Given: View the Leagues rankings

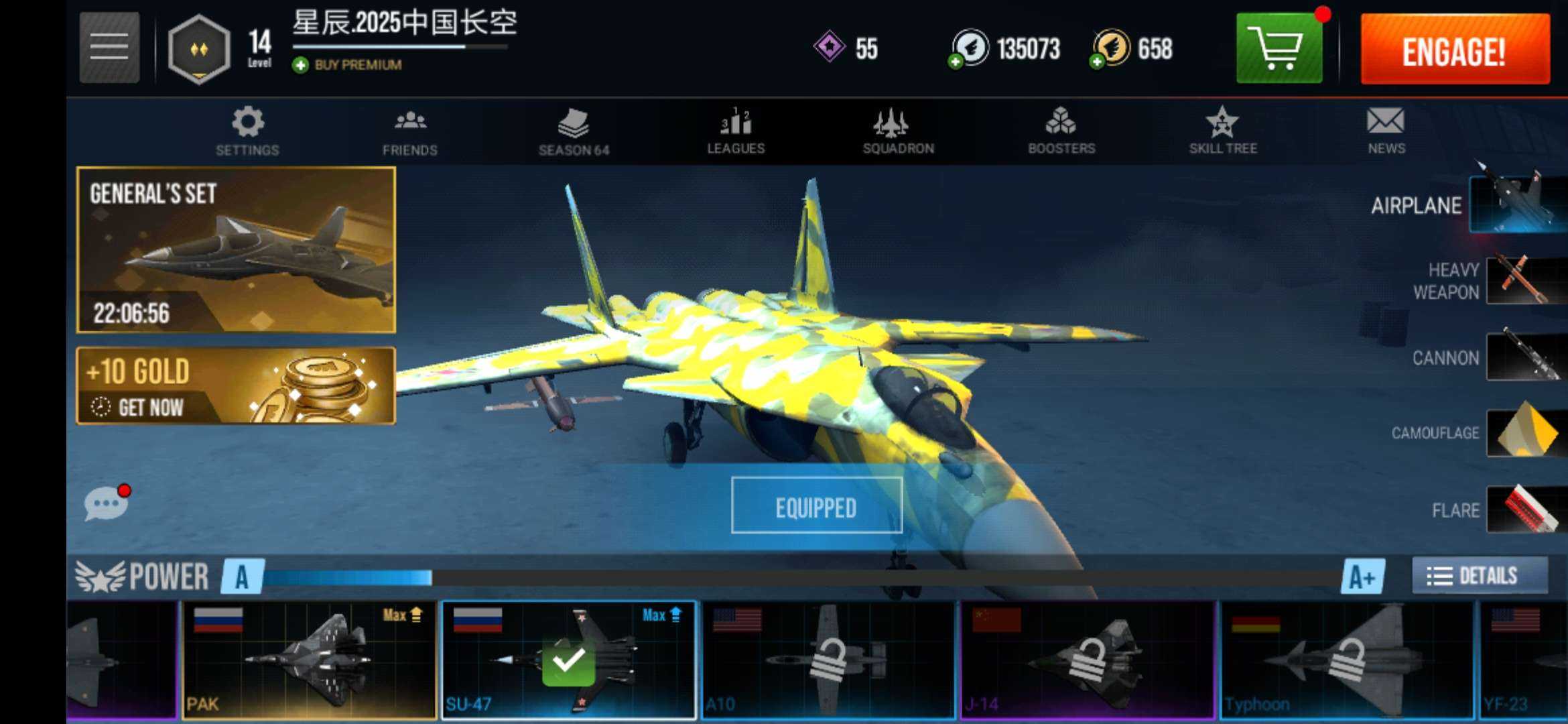Looking at the screenshot, I should (736, 131).
